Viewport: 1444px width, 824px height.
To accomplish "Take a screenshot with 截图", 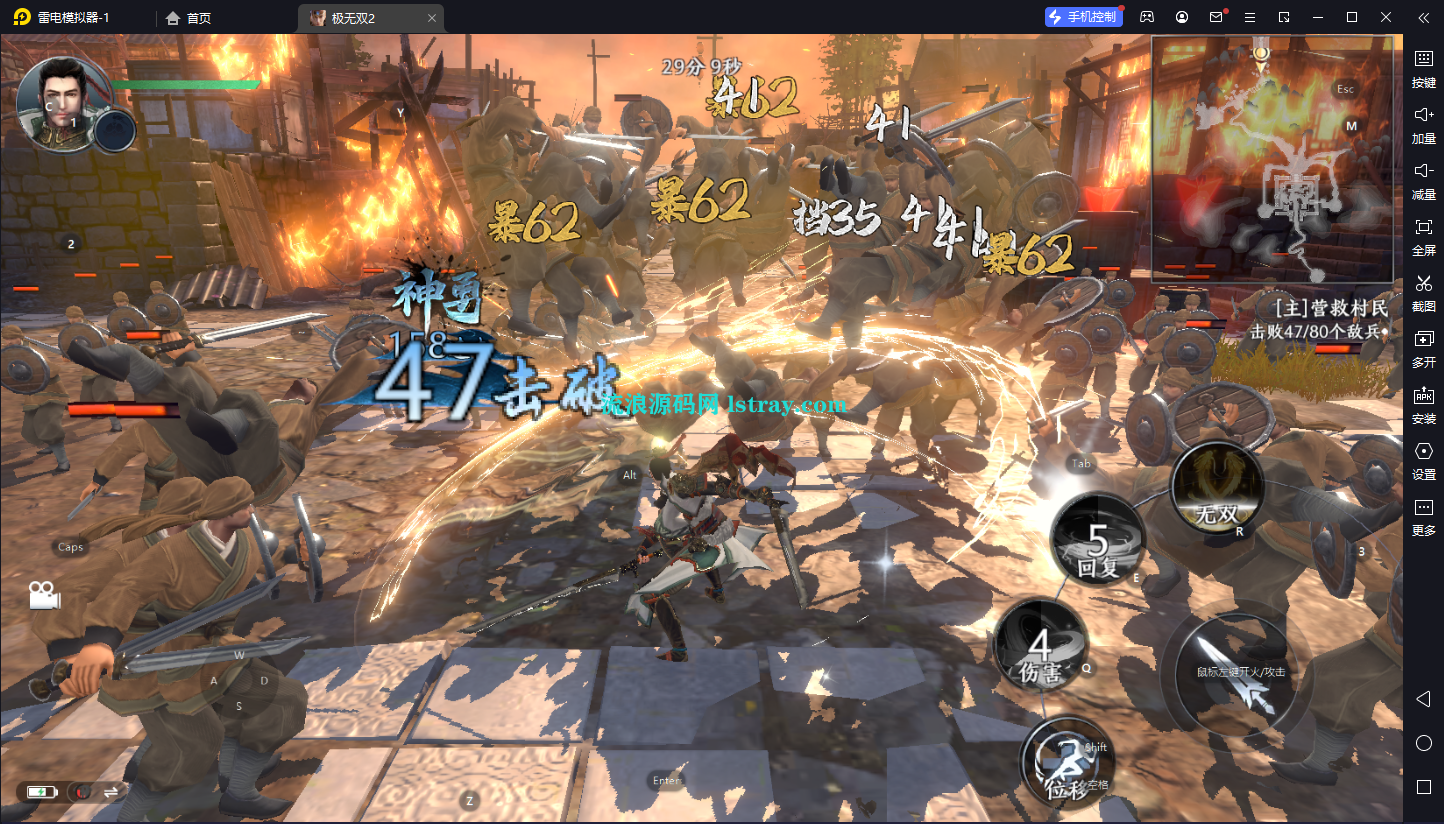I will (1423, 293).
